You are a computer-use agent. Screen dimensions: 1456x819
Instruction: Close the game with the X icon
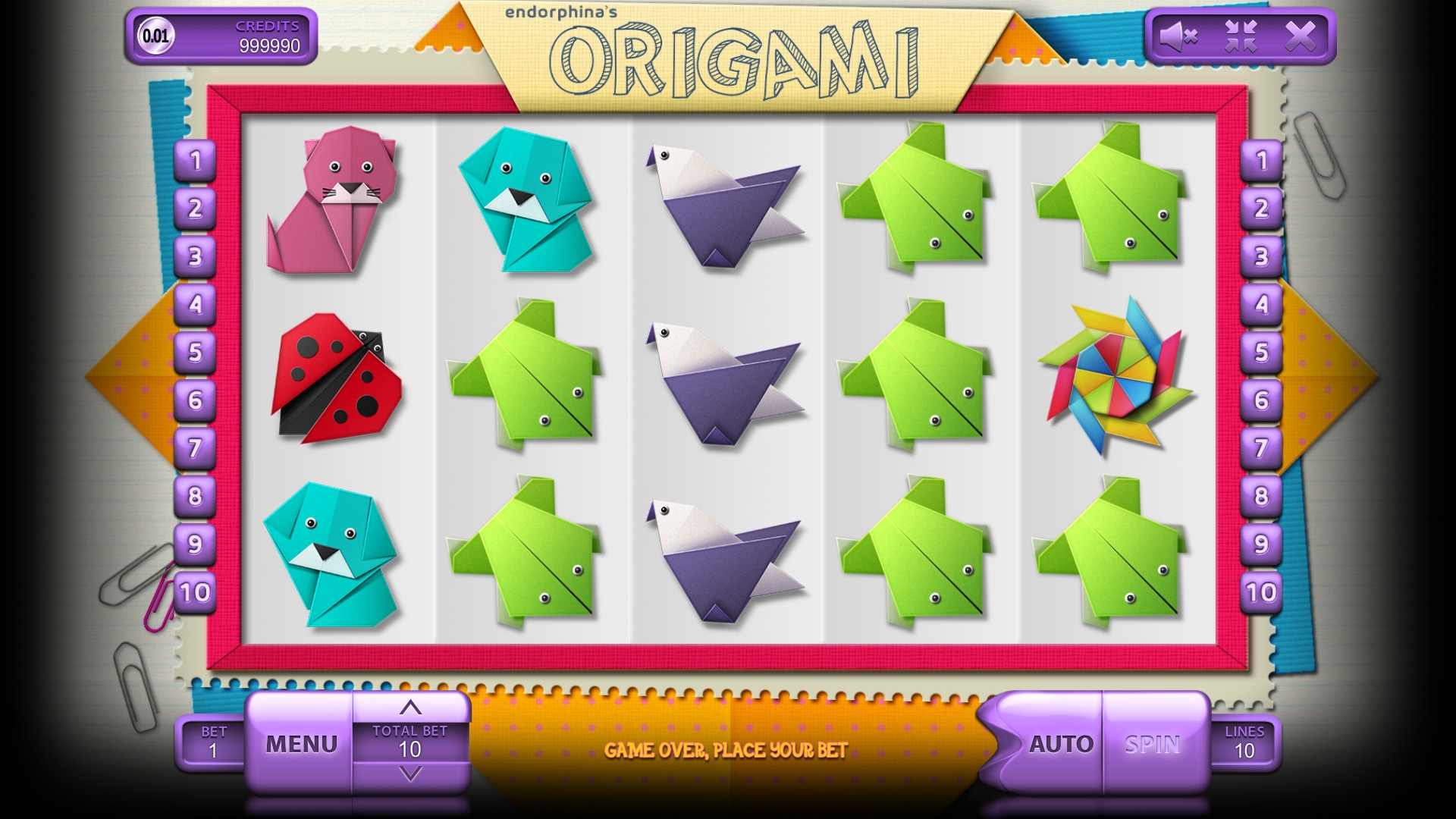(x=1300, y=36)
